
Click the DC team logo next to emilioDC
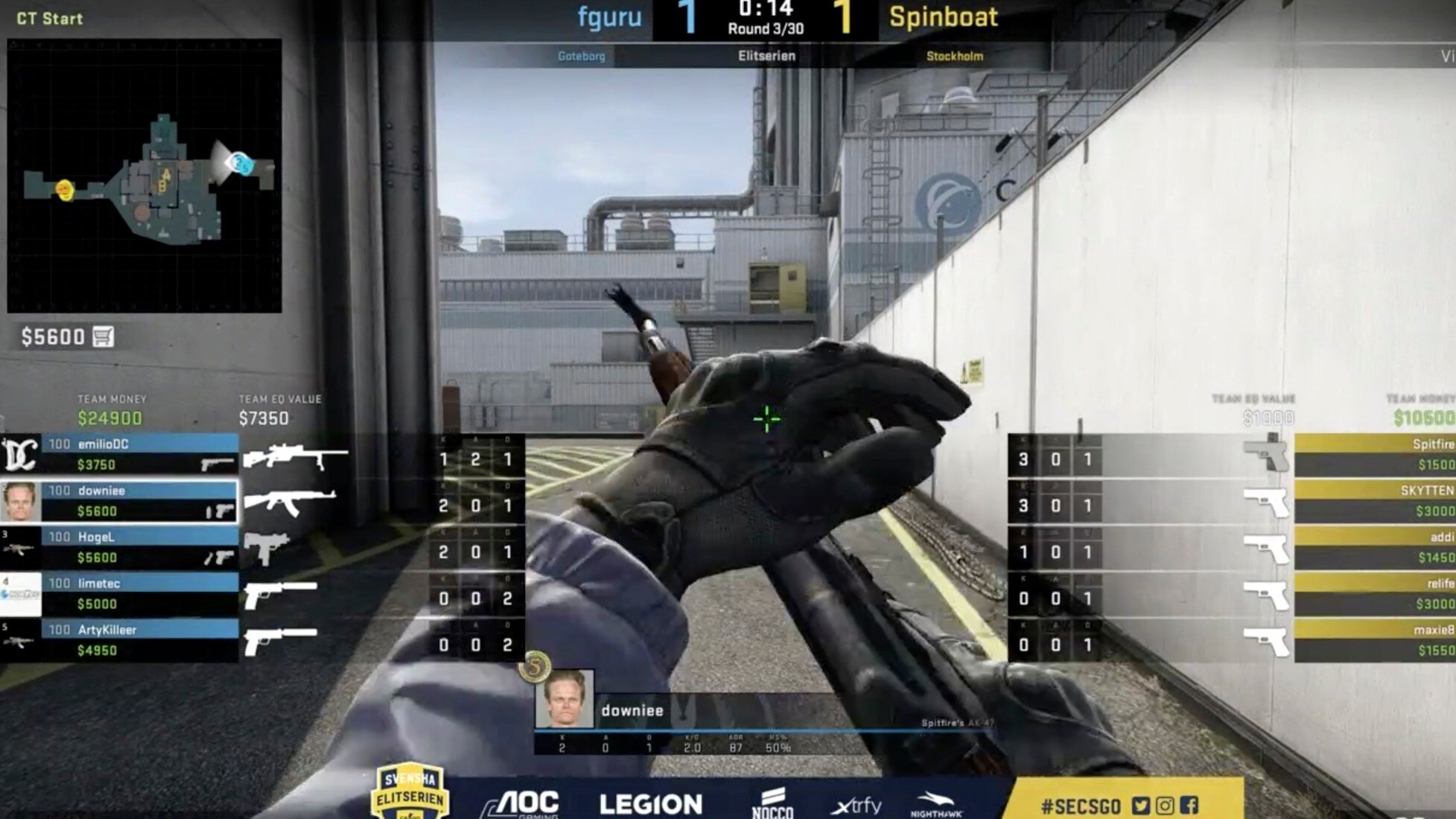[x=21, y=454]
